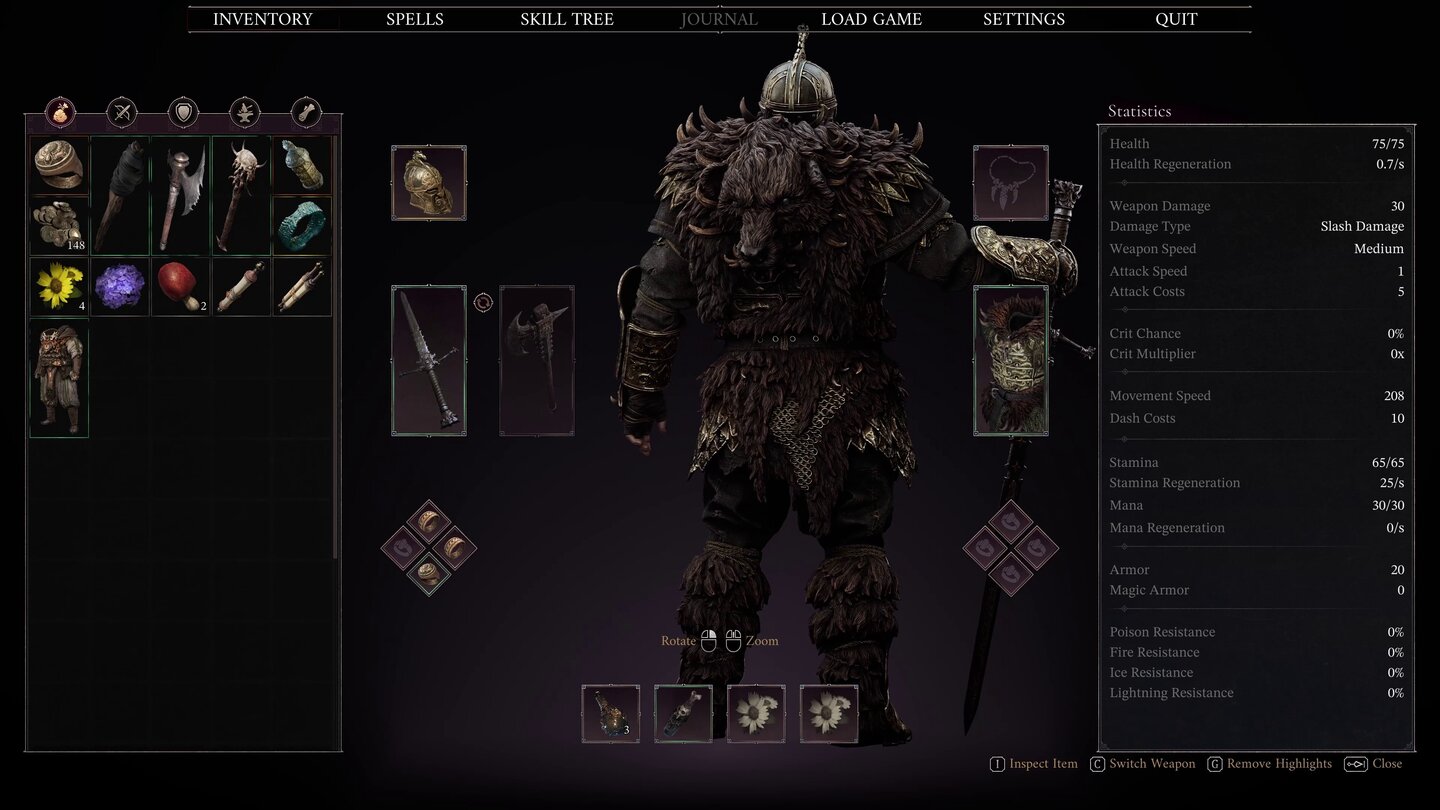Viewport: 1440px width, 810px height.
Task: Select the secondary axe weapon slot
Action: coord(536,362)
